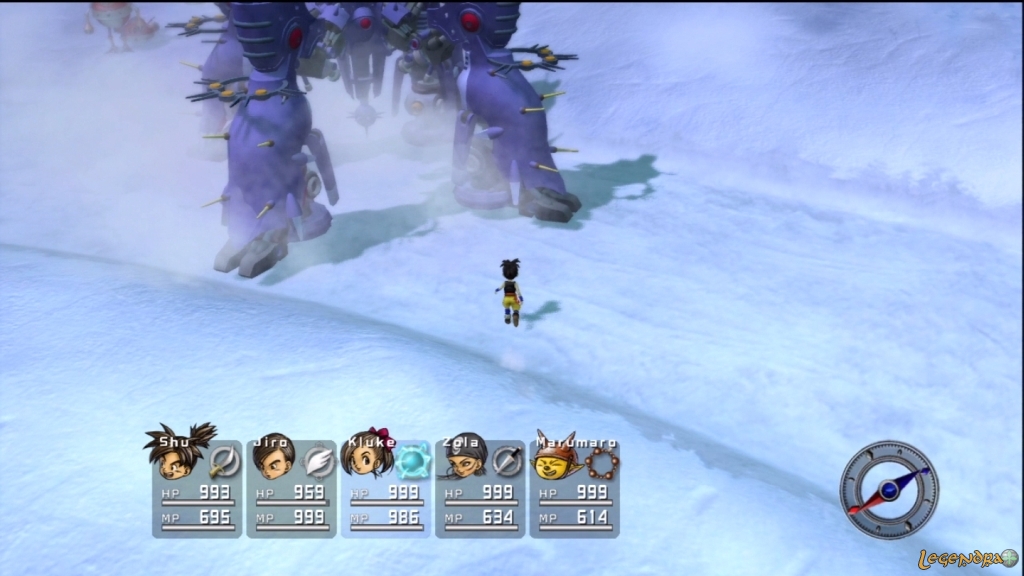Click the white wing icon beside Jiro
Image resolution: width=1024 pixels, height=576 pixels.
tap(318, 460)
